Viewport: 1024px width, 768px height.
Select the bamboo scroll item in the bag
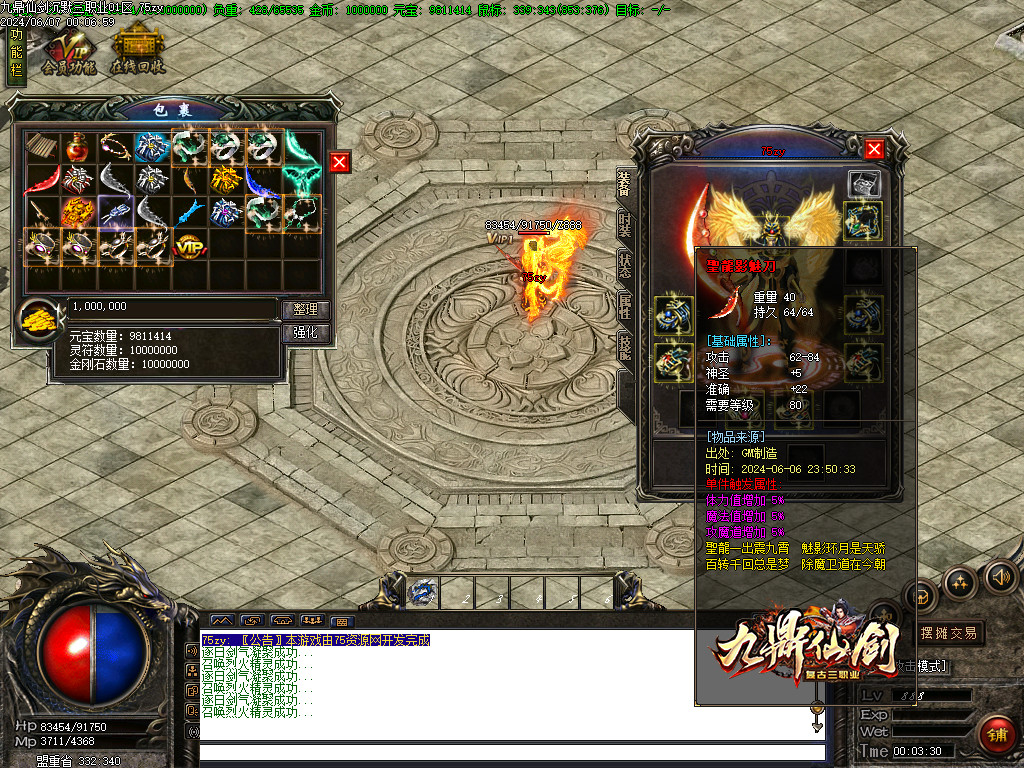[41, 147]
